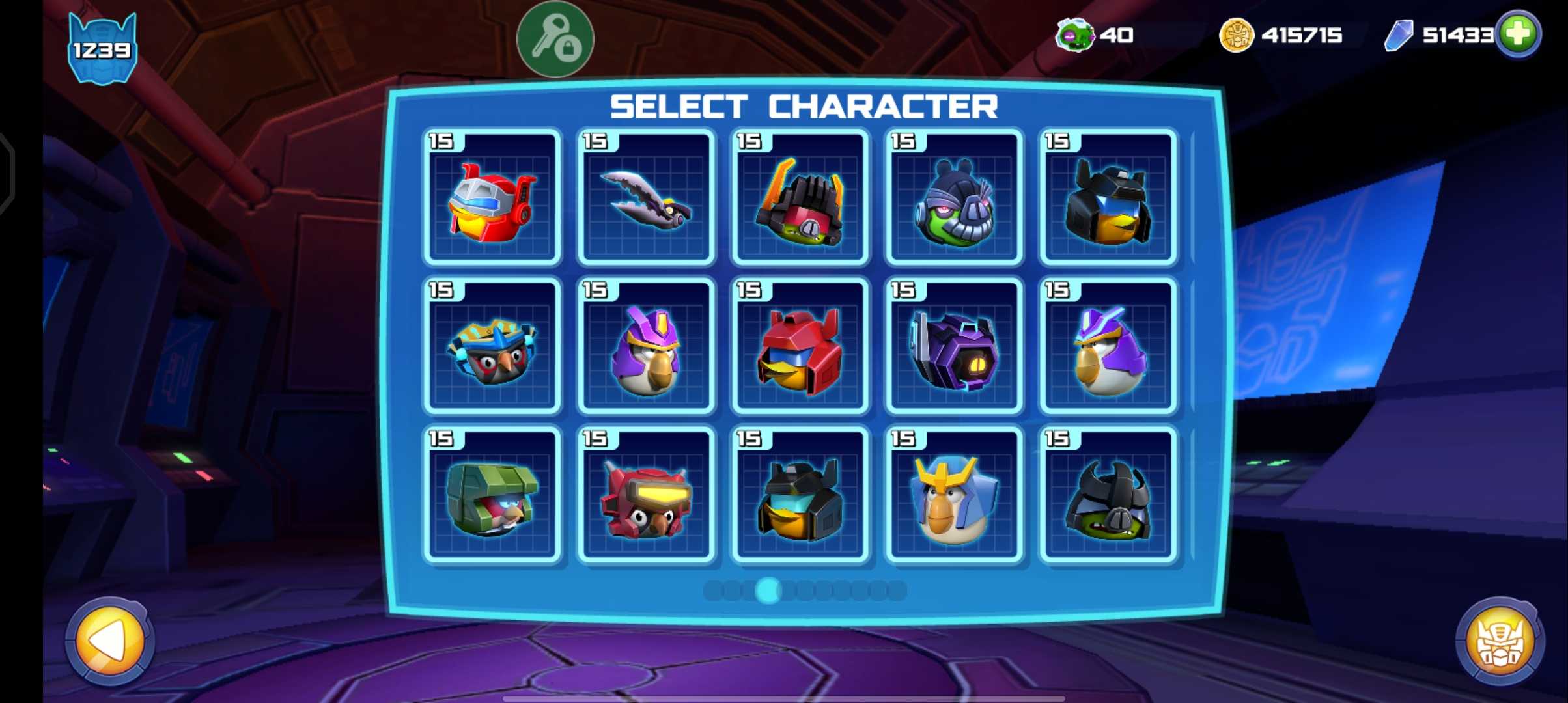Select the red bird with the blue visor
The width and height of the screenshot is (1568, 703).
click(x=492, y=198)
